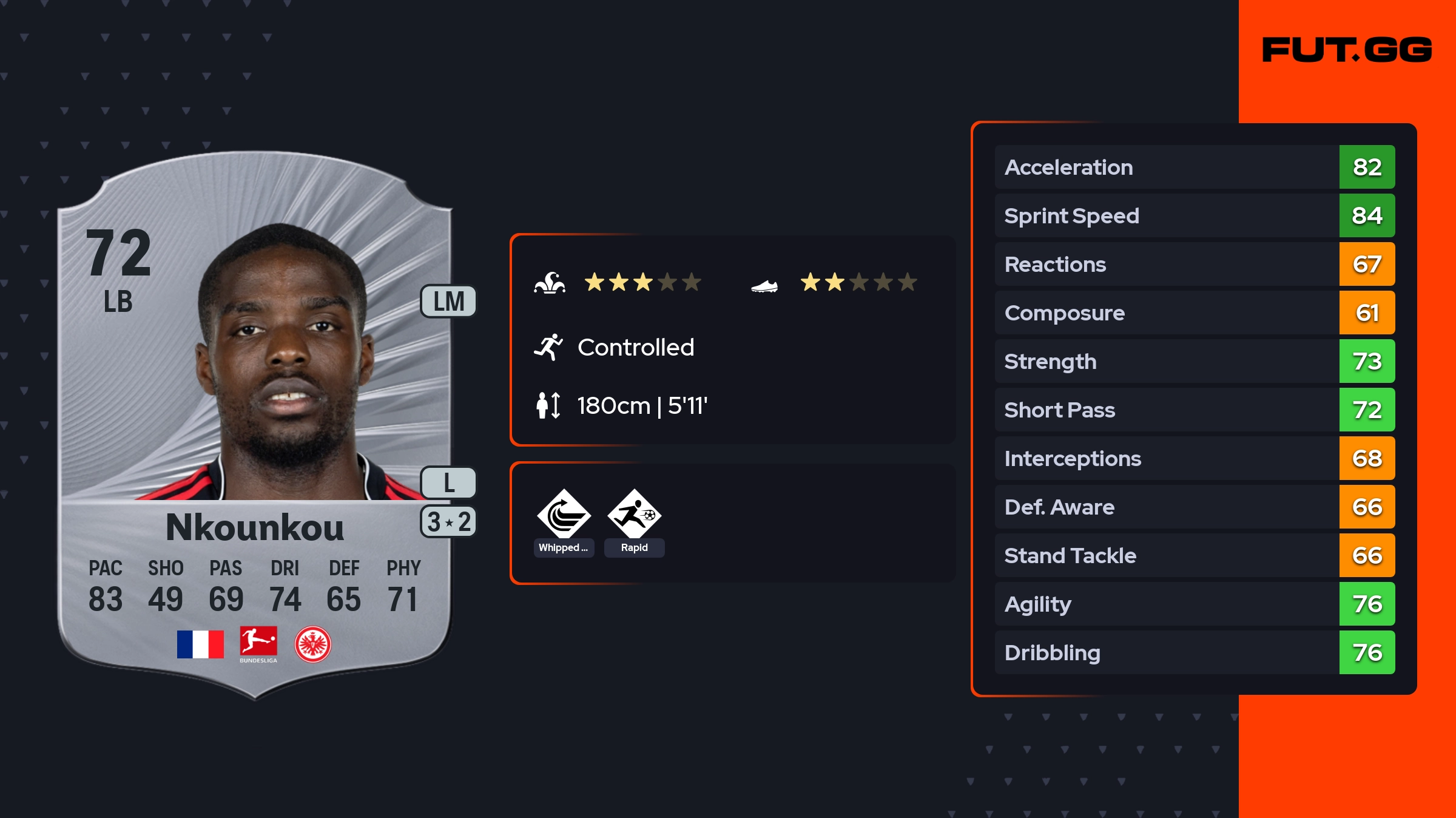Image resolution: width=1456 pixels, height=818 pixels.
Task: Select the Sprint Speed stat row
Action: click(x=1195, y=215)
